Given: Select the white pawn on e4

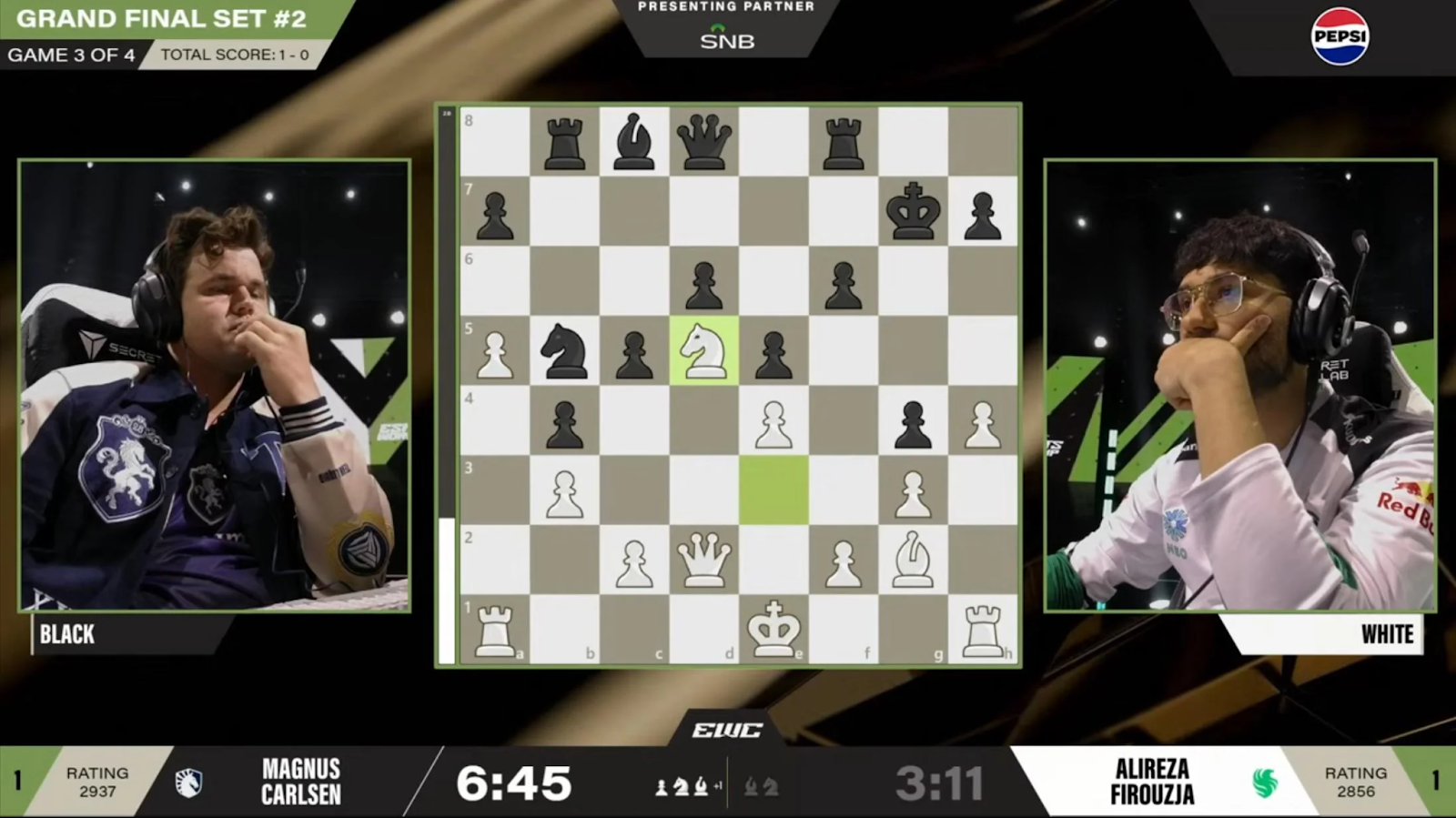Looking at the screenshot, I should coord(773,421).
